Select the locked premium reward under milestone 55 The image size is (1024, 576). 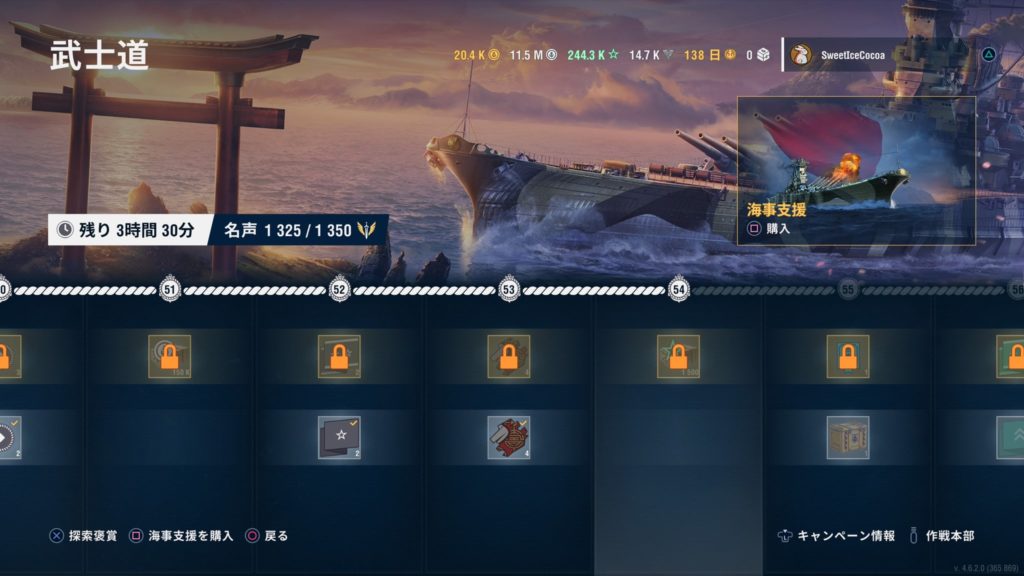tap(847, 356)
